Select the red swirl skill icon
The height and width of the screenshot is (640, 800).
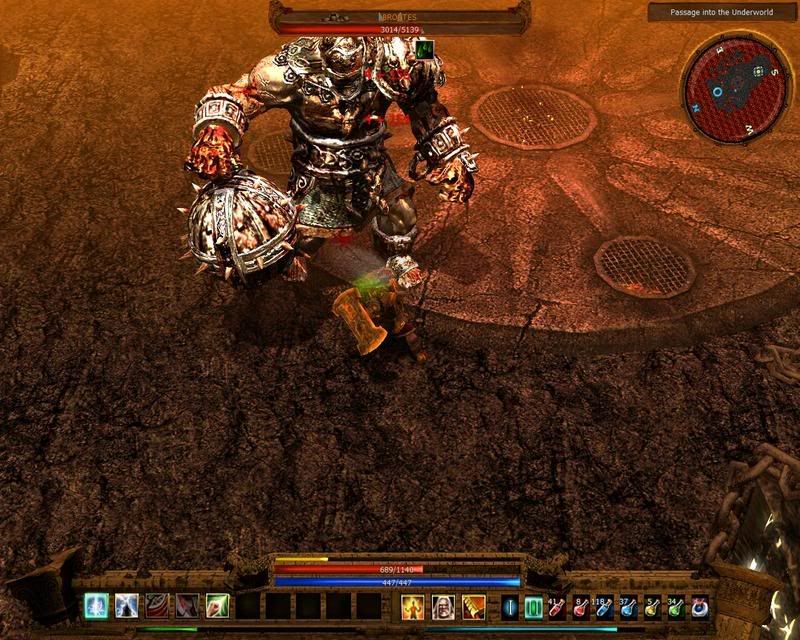pyautogui.click(x=158, y=605)
